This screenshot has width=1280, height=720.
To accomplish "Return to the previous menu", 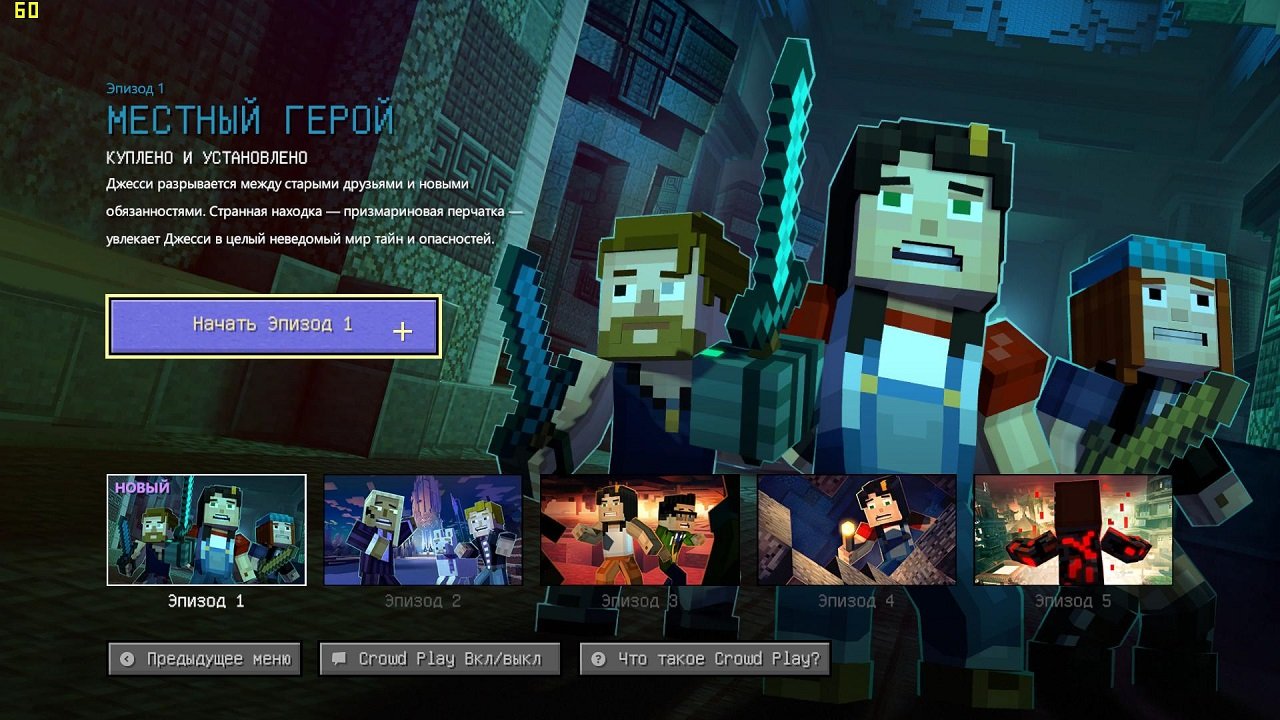I will point(204,658).
